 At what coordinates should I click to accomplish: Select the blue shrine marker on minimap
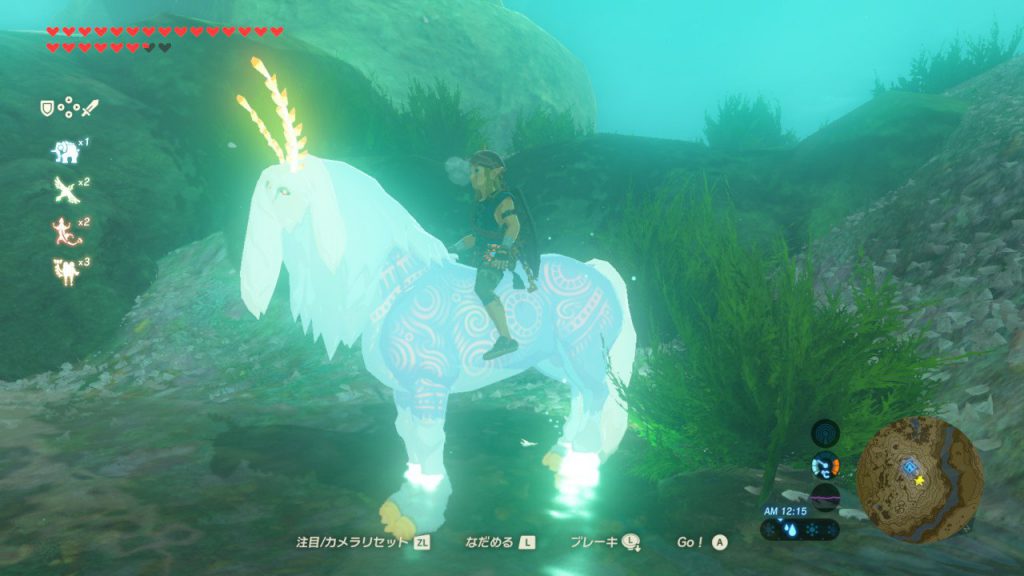[908, 467]
